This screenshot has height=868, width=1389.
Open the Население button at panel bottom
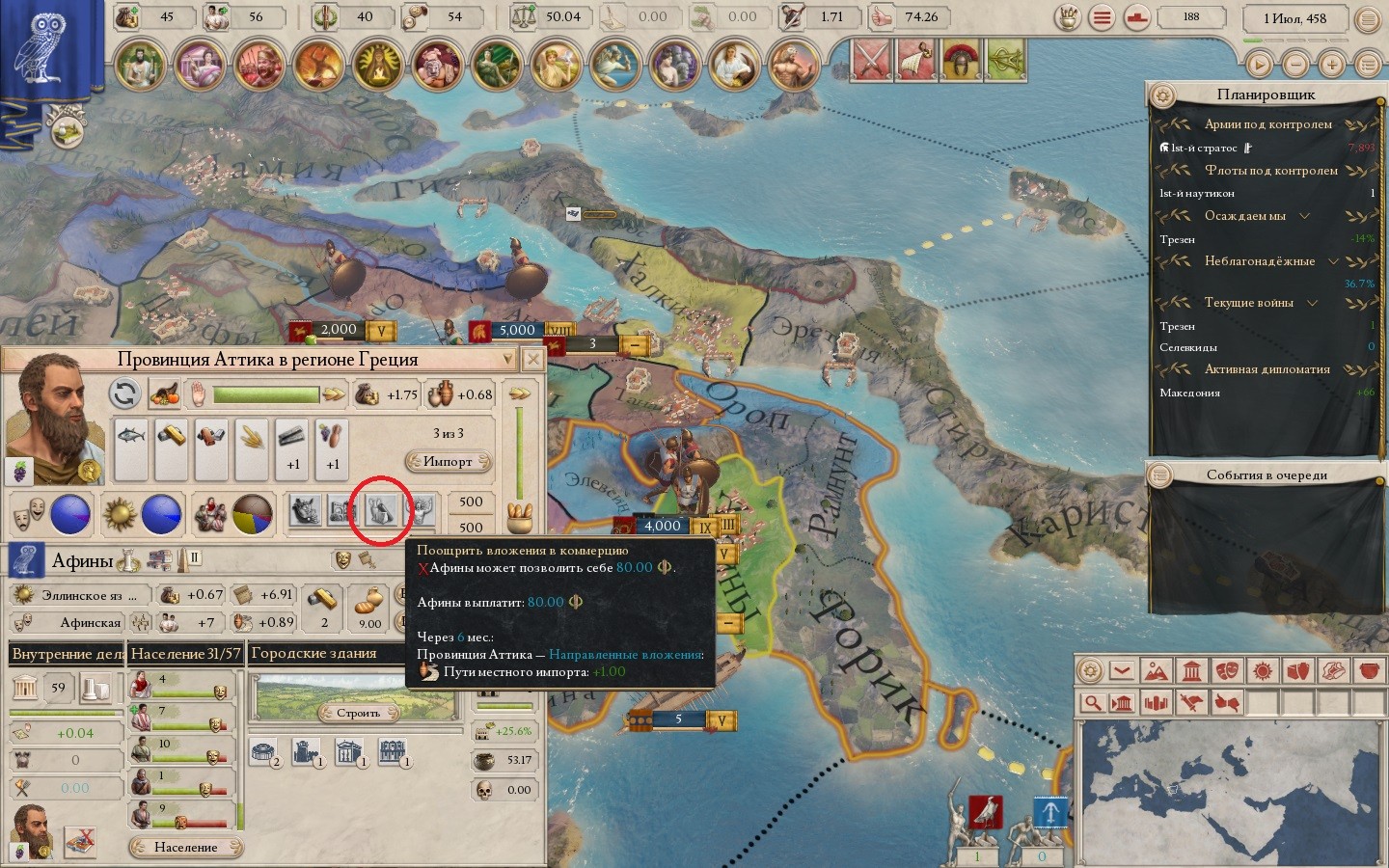click(185, 847)
